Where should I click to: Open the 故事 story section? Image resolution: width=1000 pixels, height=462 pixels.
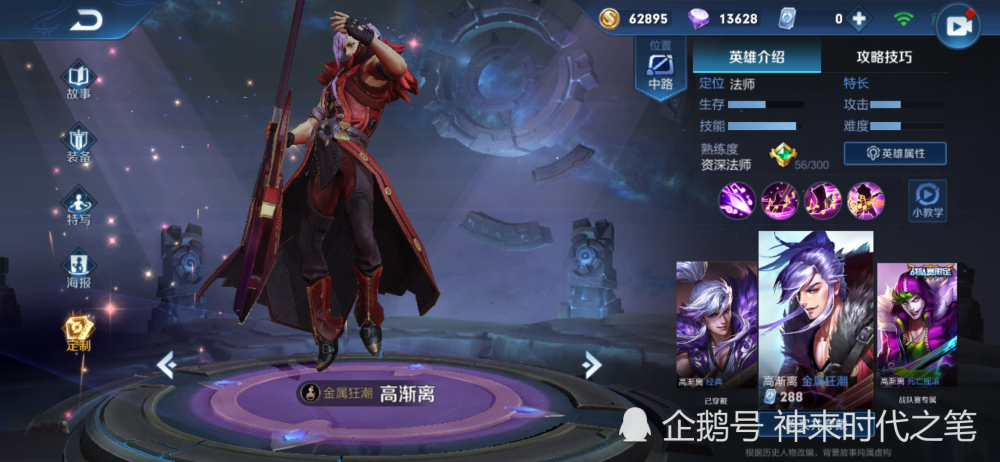click(79, 78)
